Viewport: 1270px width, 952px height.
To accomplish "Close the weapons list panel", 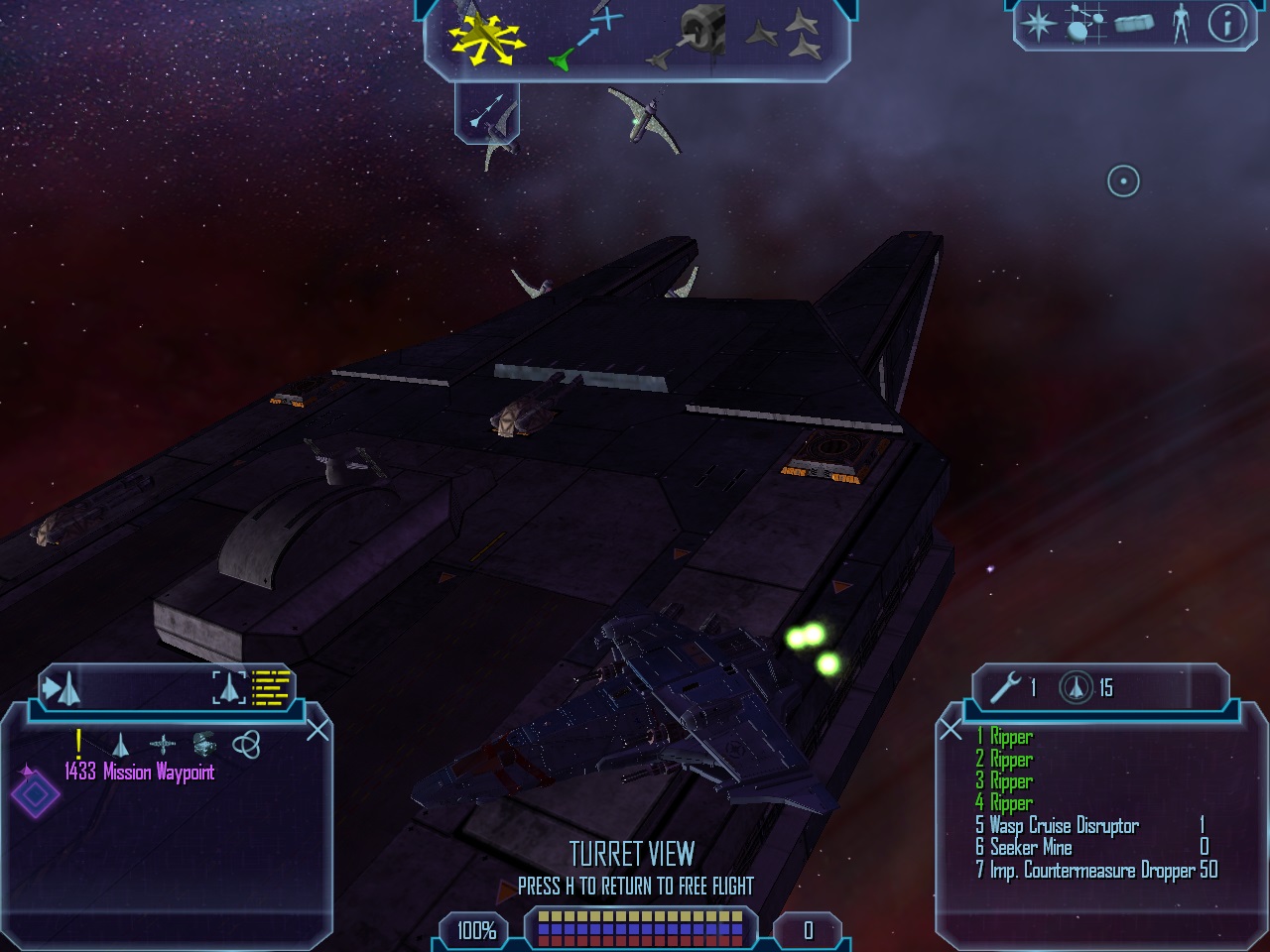I will [951, 731].
